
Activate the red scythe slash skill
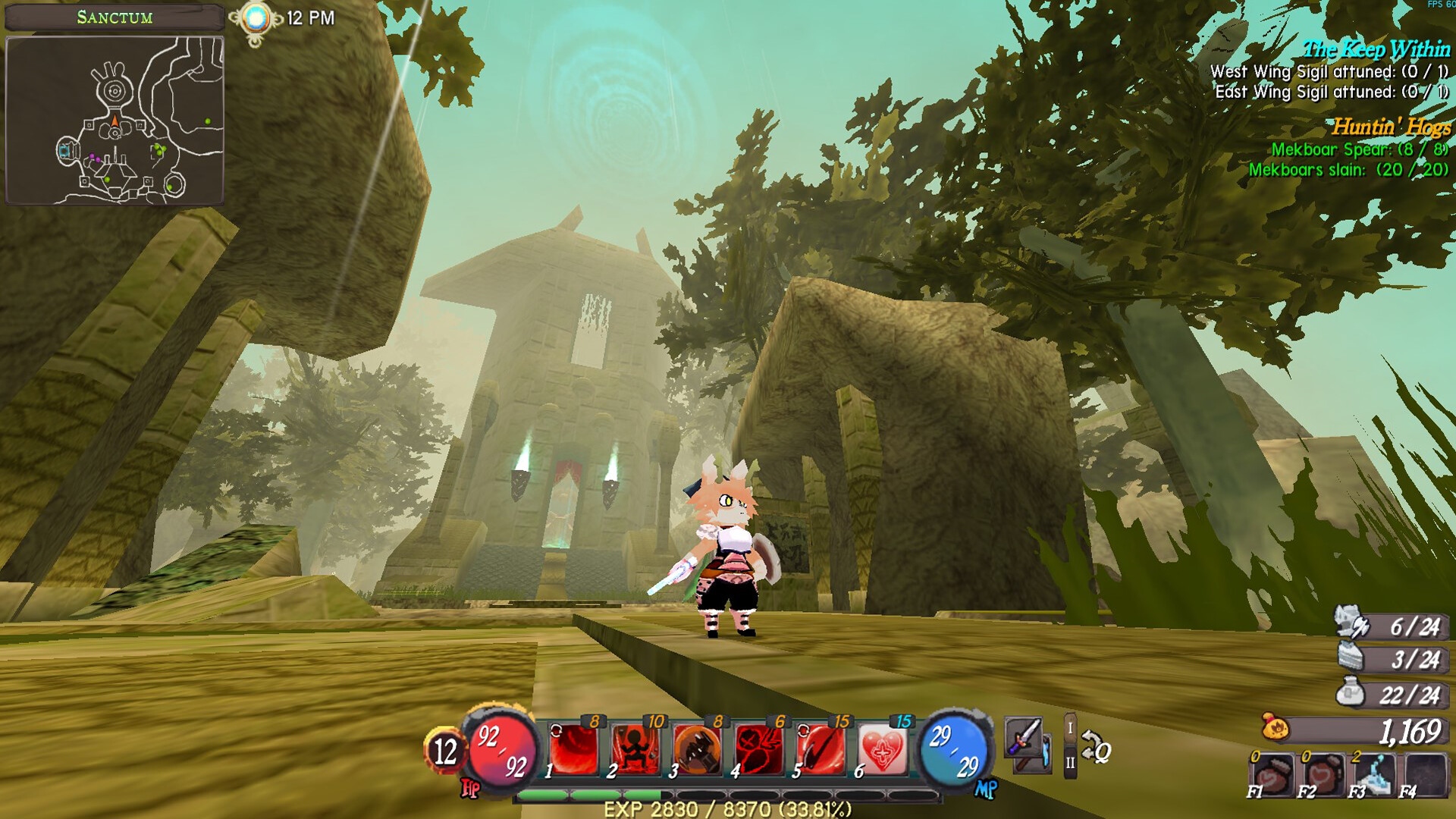pos(821,750)
